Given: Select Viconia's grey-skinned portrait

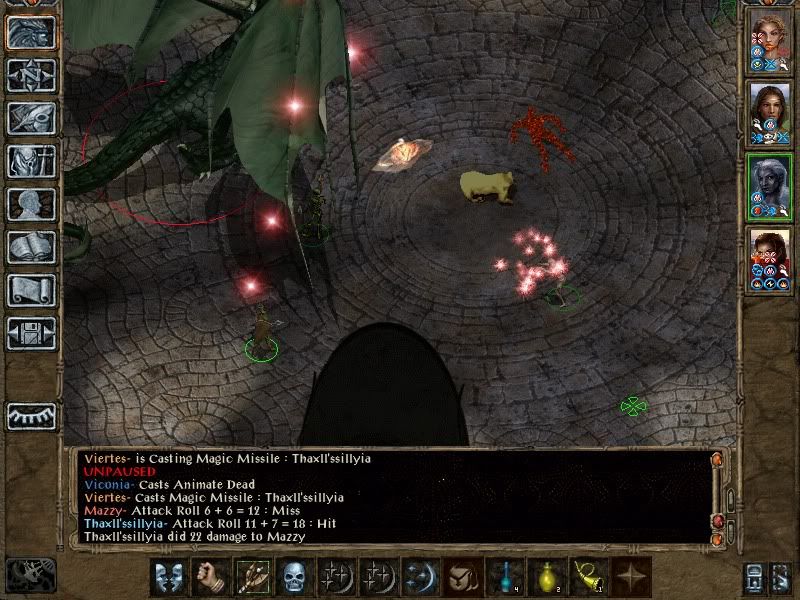Looking at the screenshot, I should [x=770, y=185].
